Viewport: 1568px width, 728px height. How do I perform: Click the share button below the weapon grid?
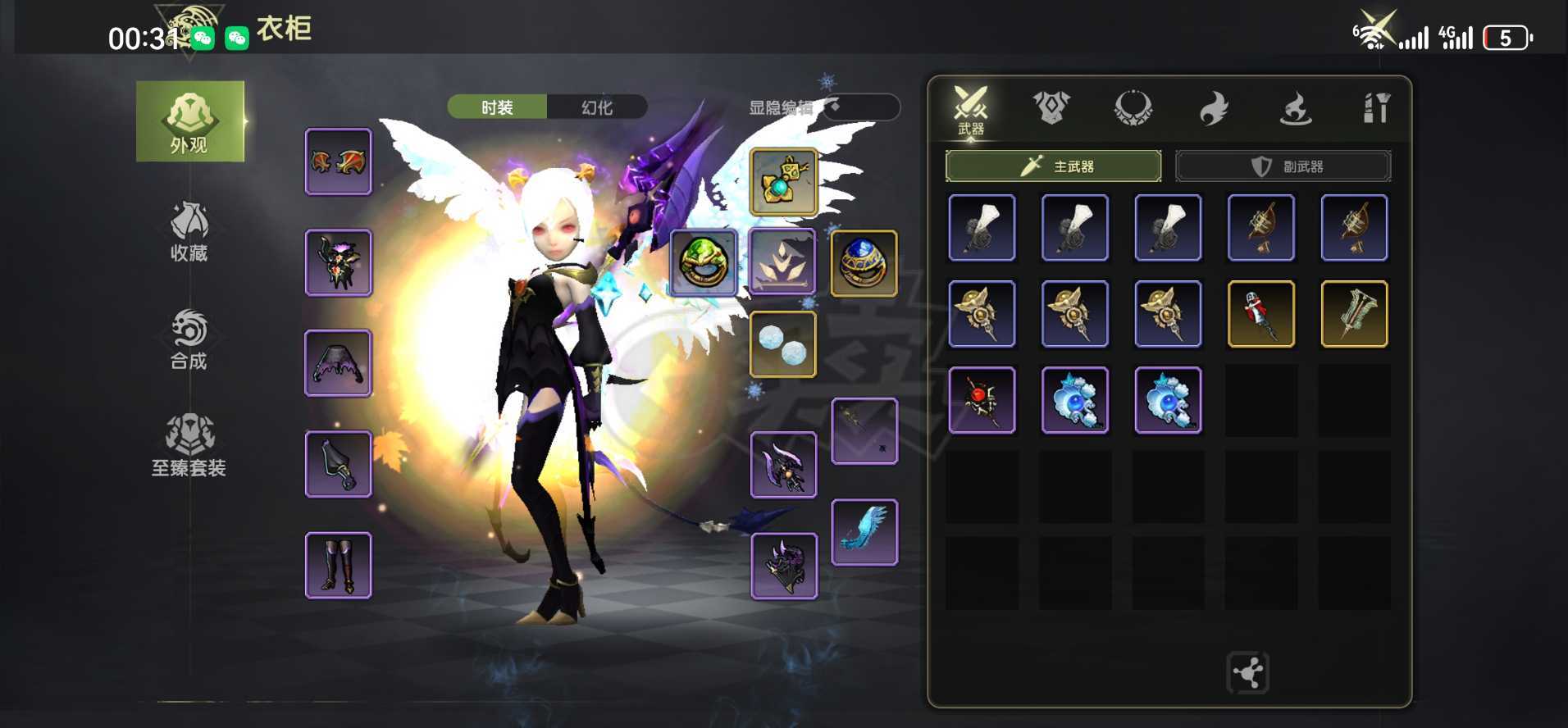(x=1247, y=673)
